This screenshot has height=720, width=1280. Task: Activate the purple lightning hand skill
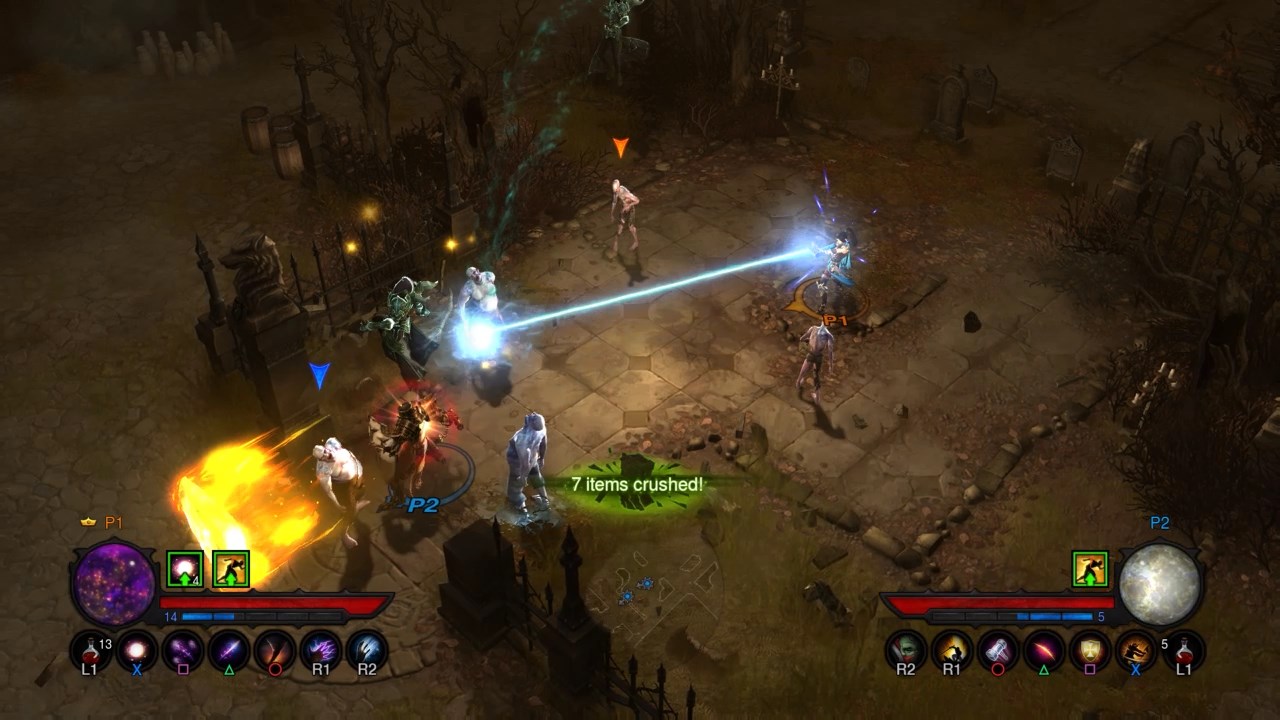pos(321,650)
